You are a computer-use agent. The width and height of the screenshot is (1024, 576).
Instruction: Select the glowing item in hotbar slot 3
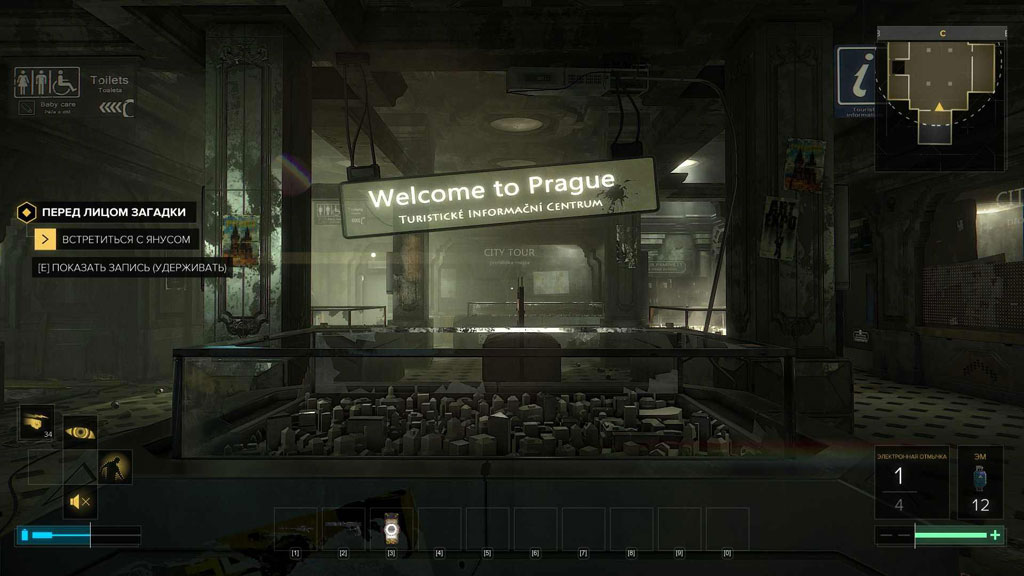392,528
